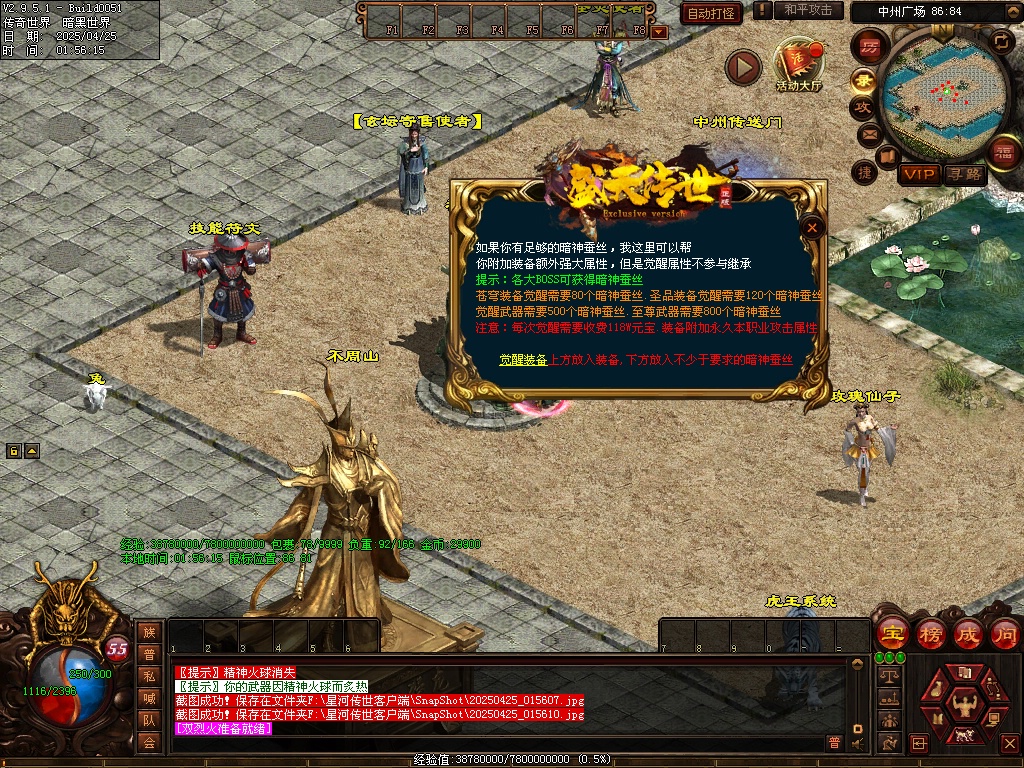Switch to the 私 private chat tab
The height and width of the screenshot is (768, 1024).
tap(149, 676)
